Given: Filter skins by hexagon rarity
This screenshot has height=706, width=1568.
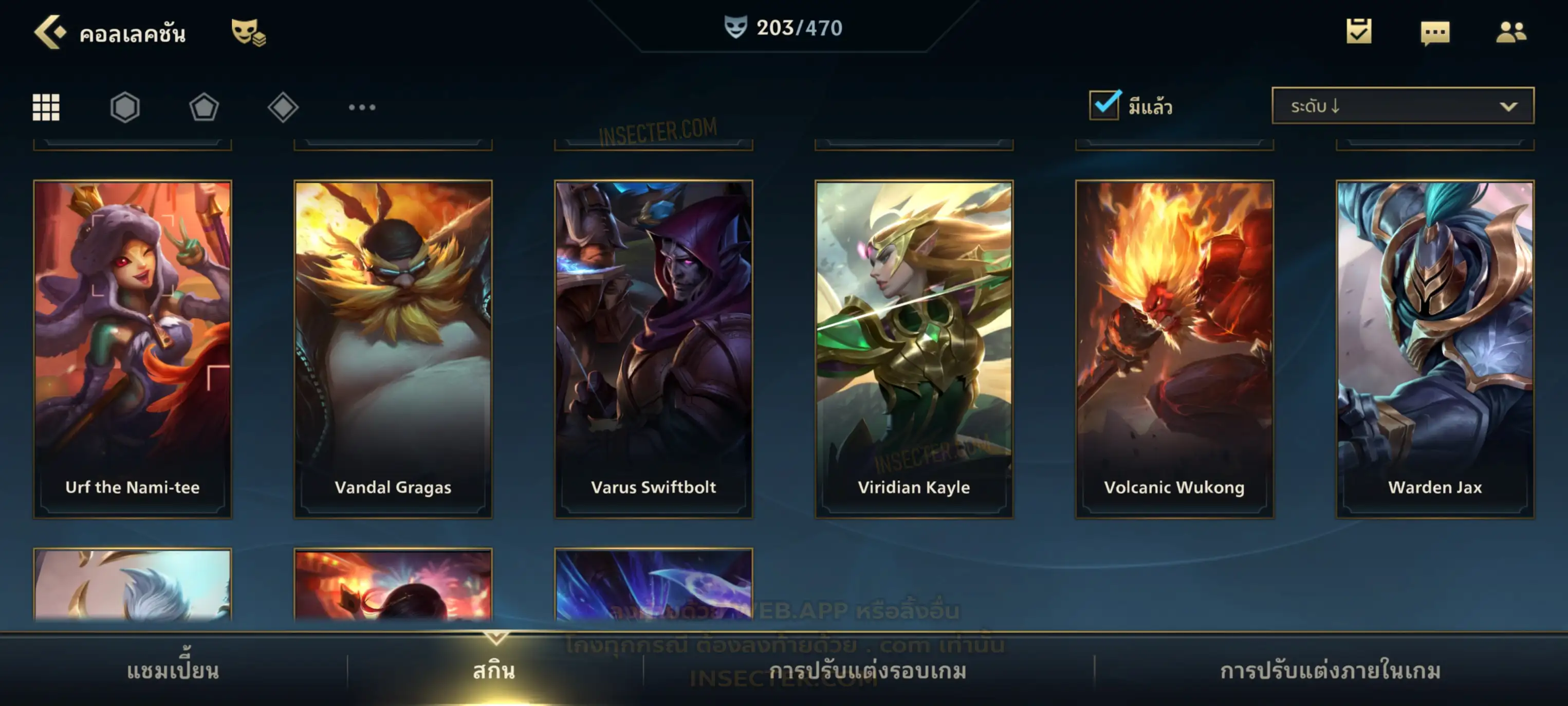Looking at the screenshot, I should (x=125, y=107).
